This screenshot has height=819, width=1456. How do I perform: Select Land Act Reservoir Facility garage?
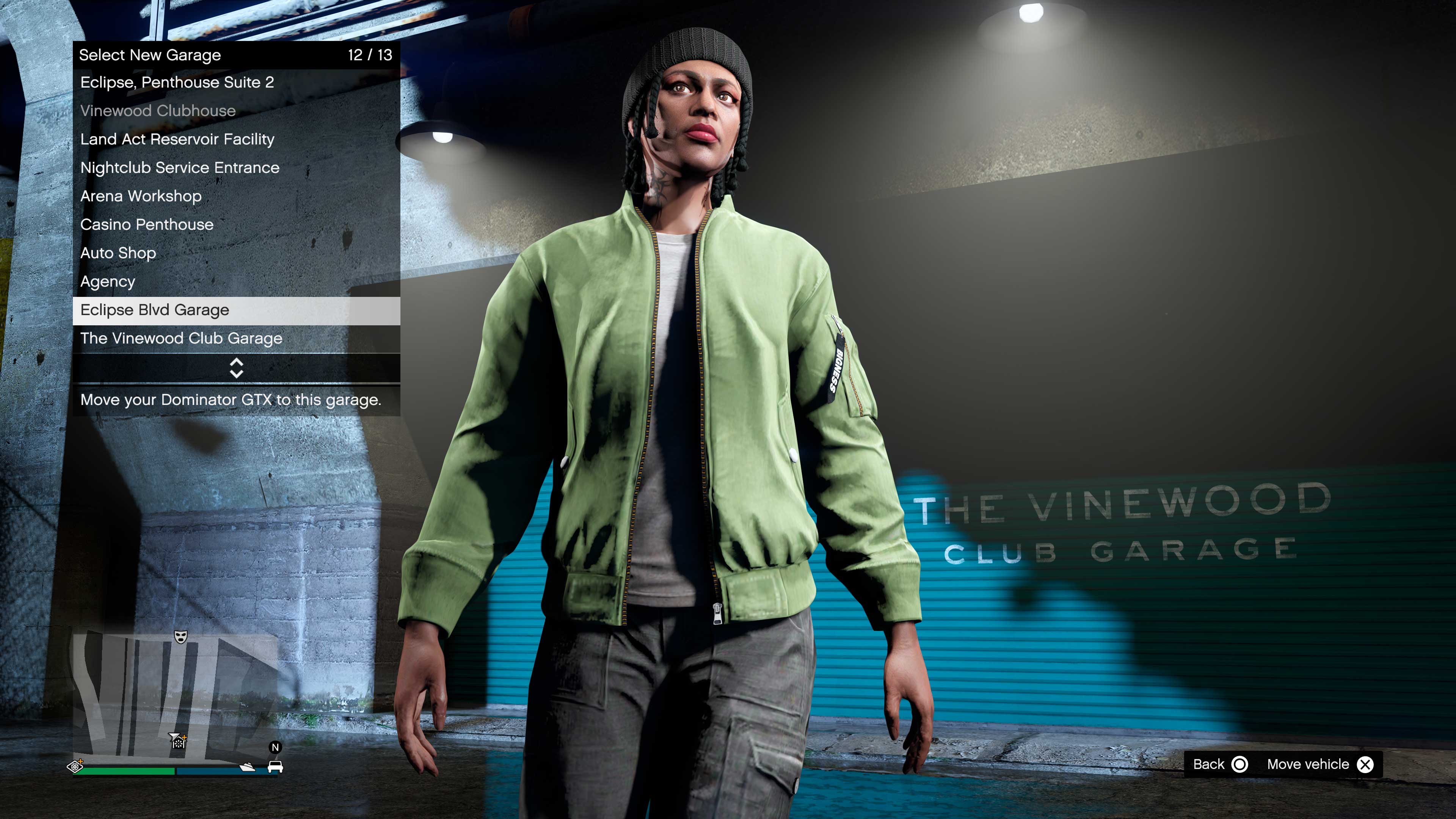point(177,140)
